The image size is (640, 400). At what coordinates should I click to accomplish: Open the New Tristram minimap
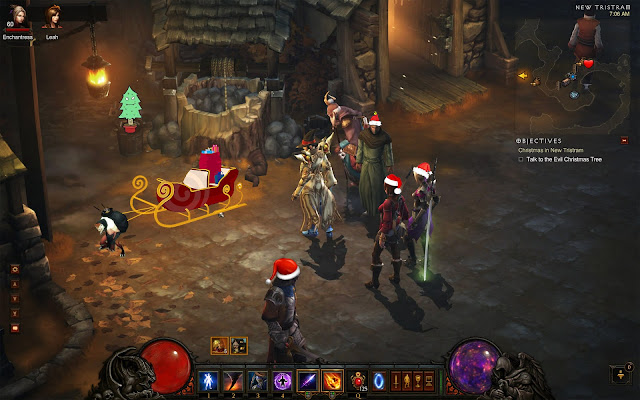coord(581,62)
